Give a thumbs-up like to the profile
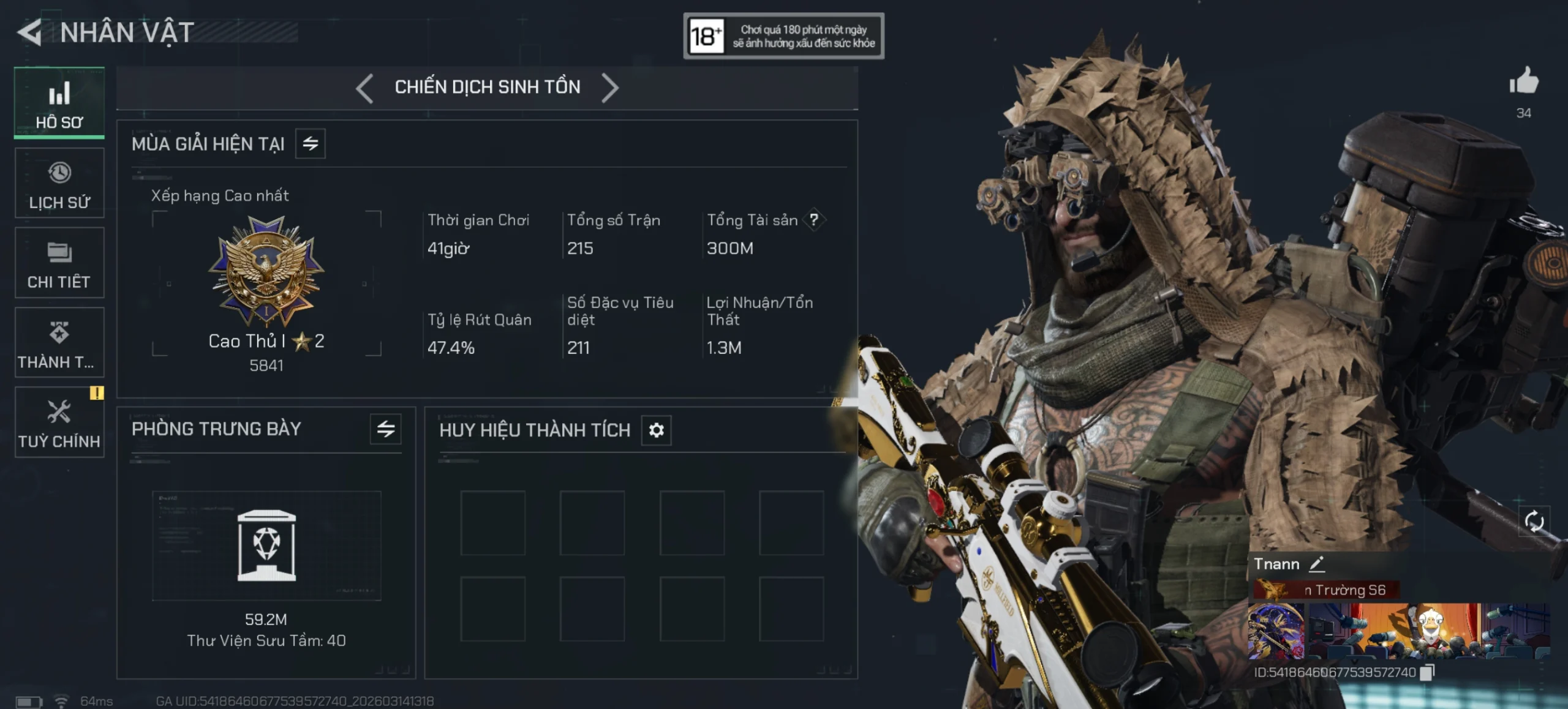 pyautogui.click(x=1523, y=81)
